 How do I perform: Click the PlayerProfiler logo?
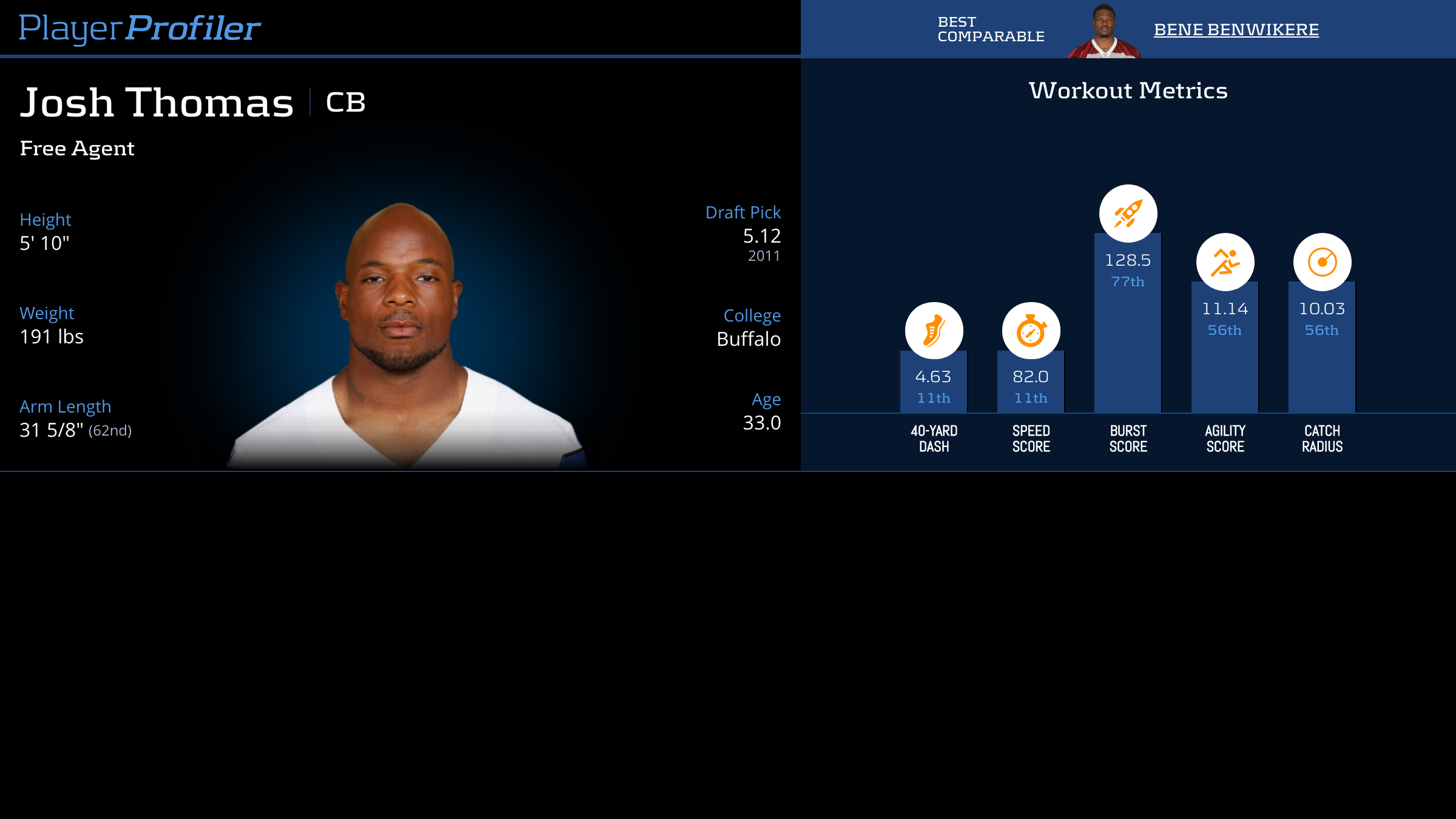(x=140, y=28)
